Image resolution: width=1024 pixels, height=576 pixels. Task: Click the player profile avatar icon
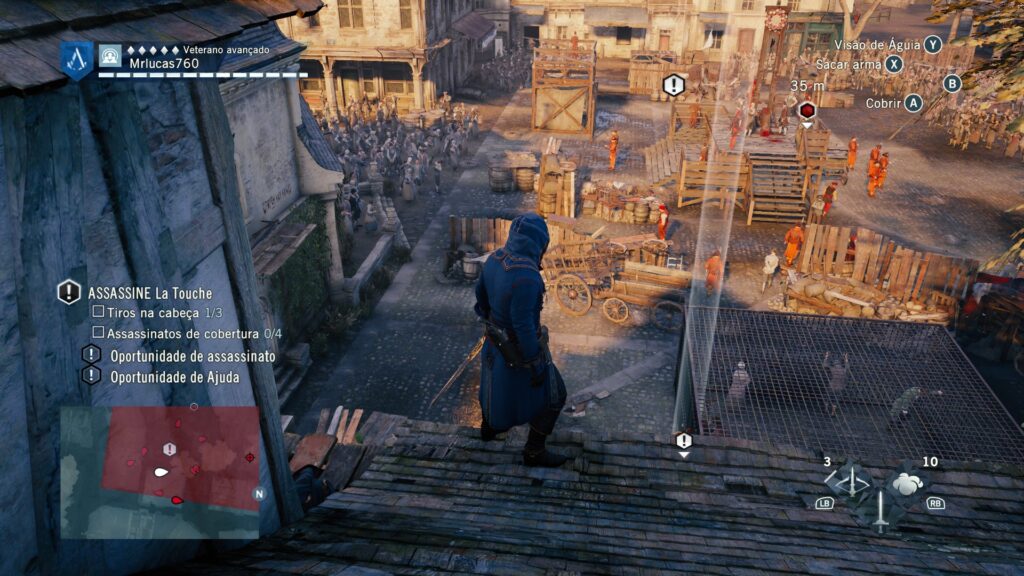click(x=110, y=55)
